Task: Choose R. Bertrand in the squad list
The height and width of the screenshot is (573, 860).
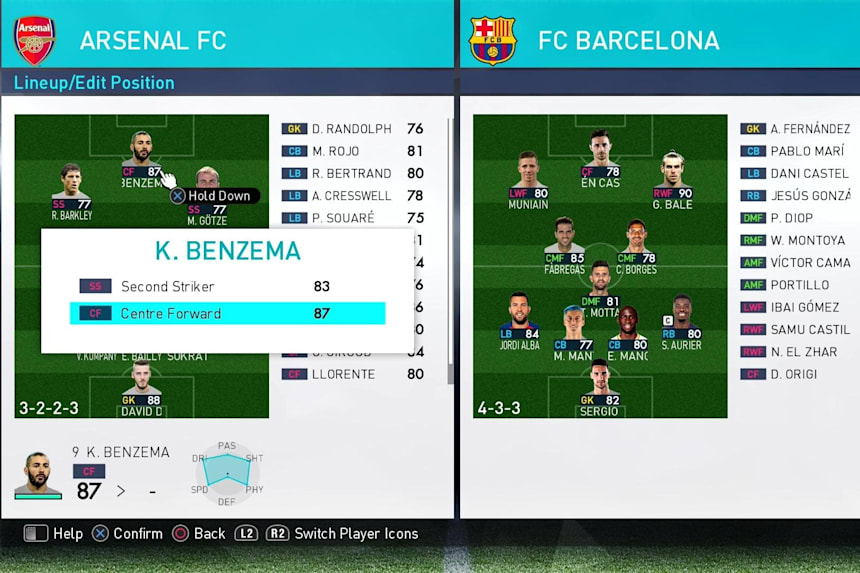Action: tap(352, 173)
